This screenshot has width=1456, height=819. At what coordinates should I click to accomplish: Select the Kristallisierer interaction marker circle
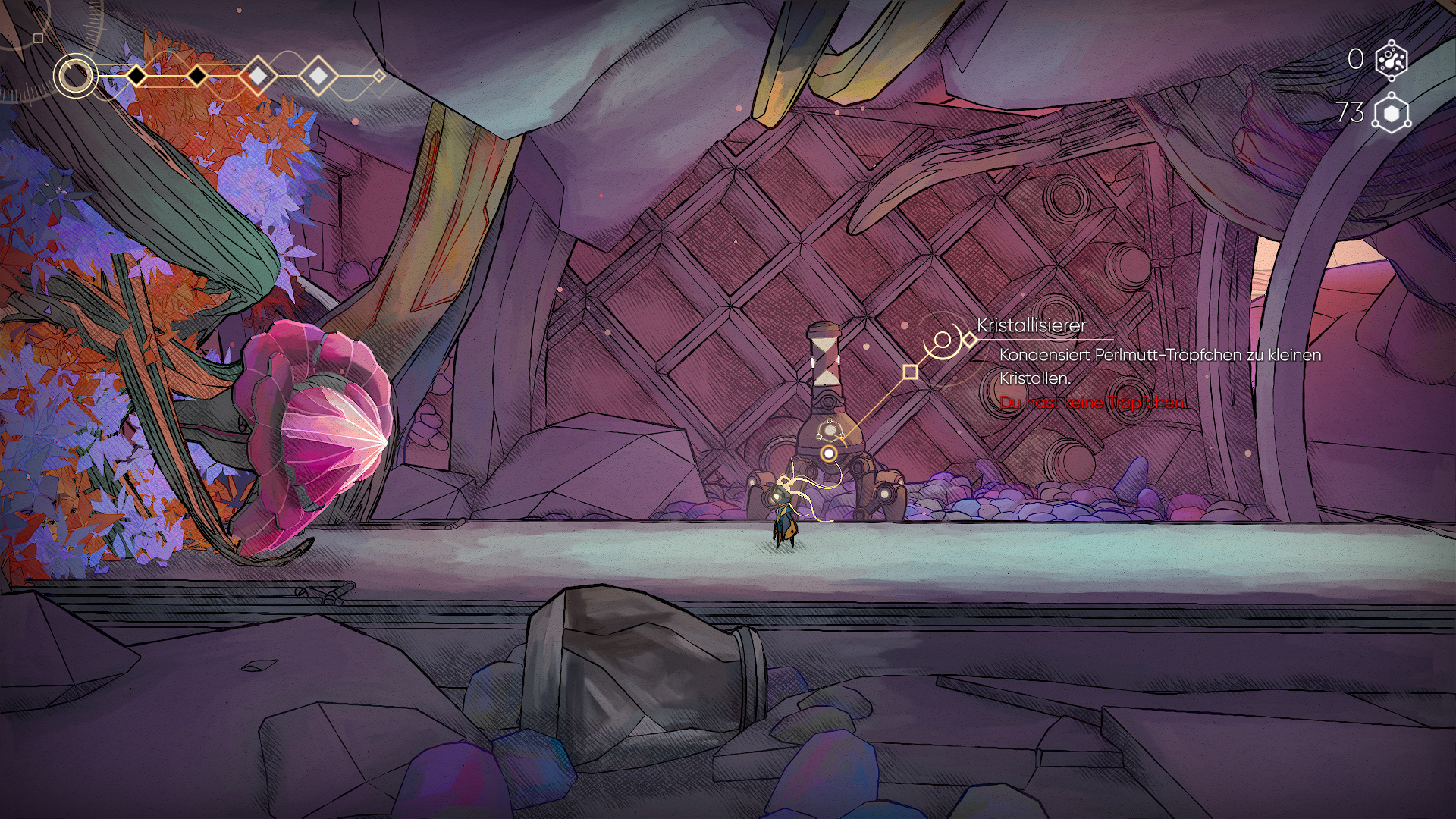point(829,453)
